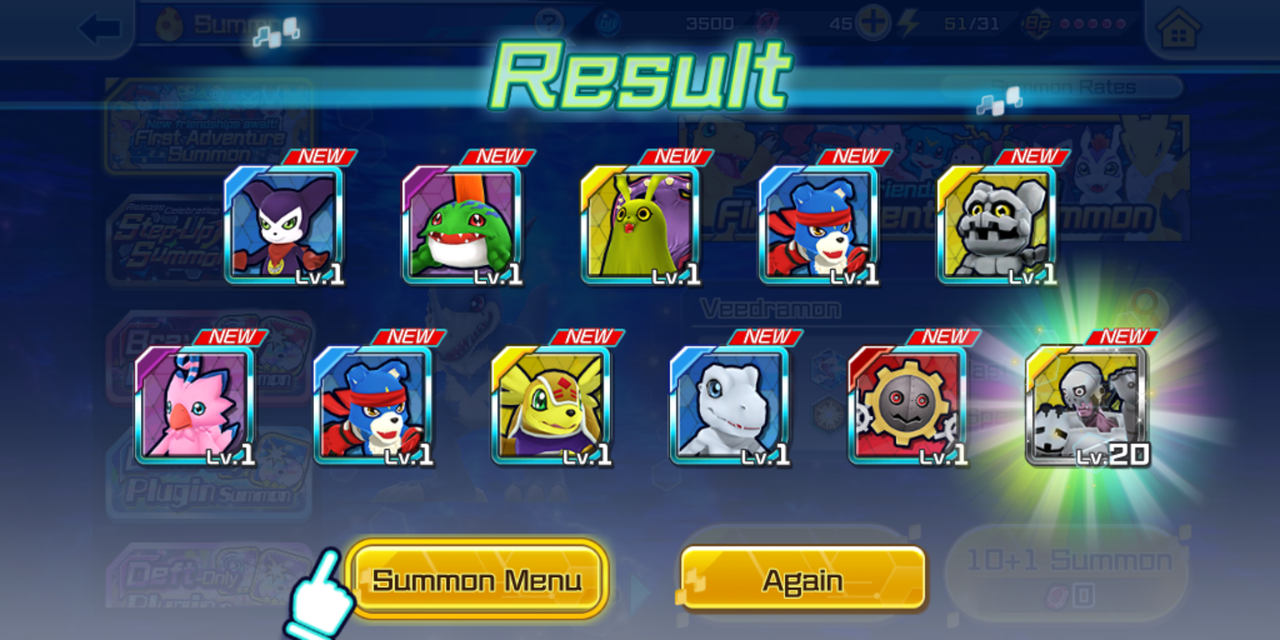The image size is (1280, 640).
Task: Select the yellow fox Digimon tile
Action: coord(551,405)
